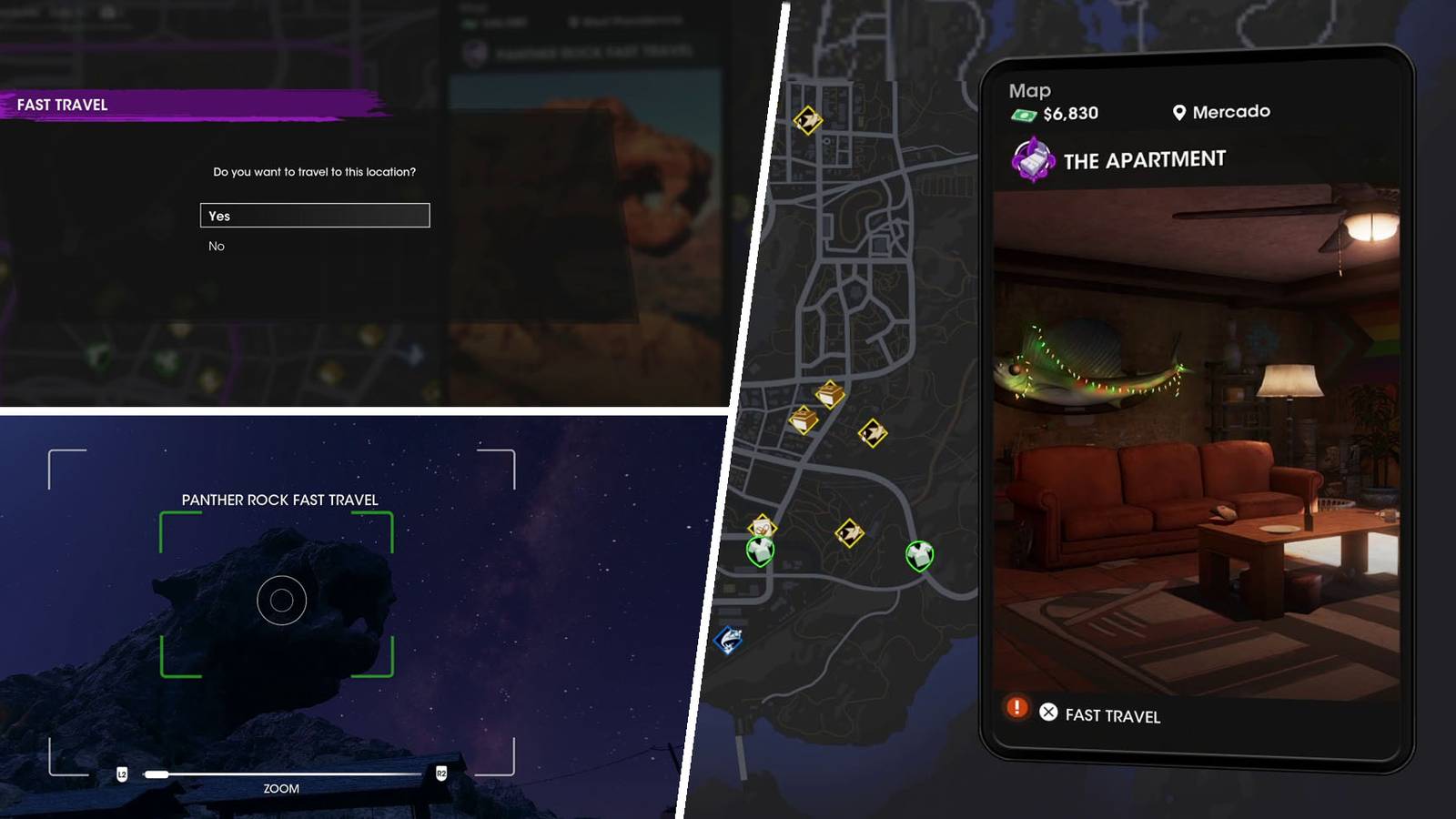1456x819 pixels.
Task: Choose the highlighted Yes option in the dialog
Action: pyautogui.click(x=314, y=216)
